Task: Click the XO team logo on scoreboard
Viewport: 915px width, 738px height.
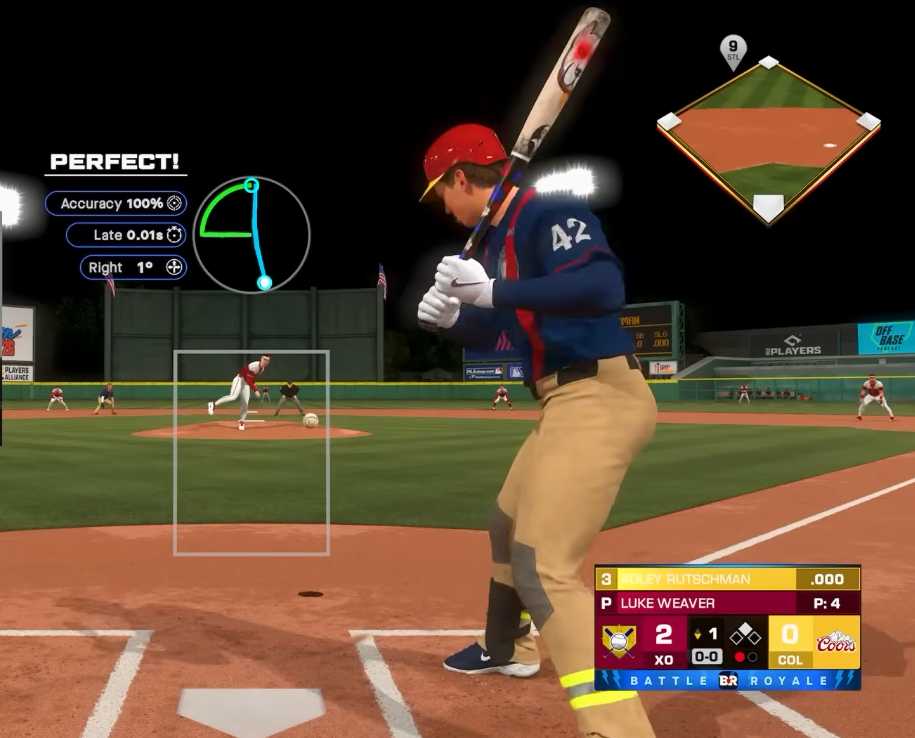Action: click(x=620, y=641)
